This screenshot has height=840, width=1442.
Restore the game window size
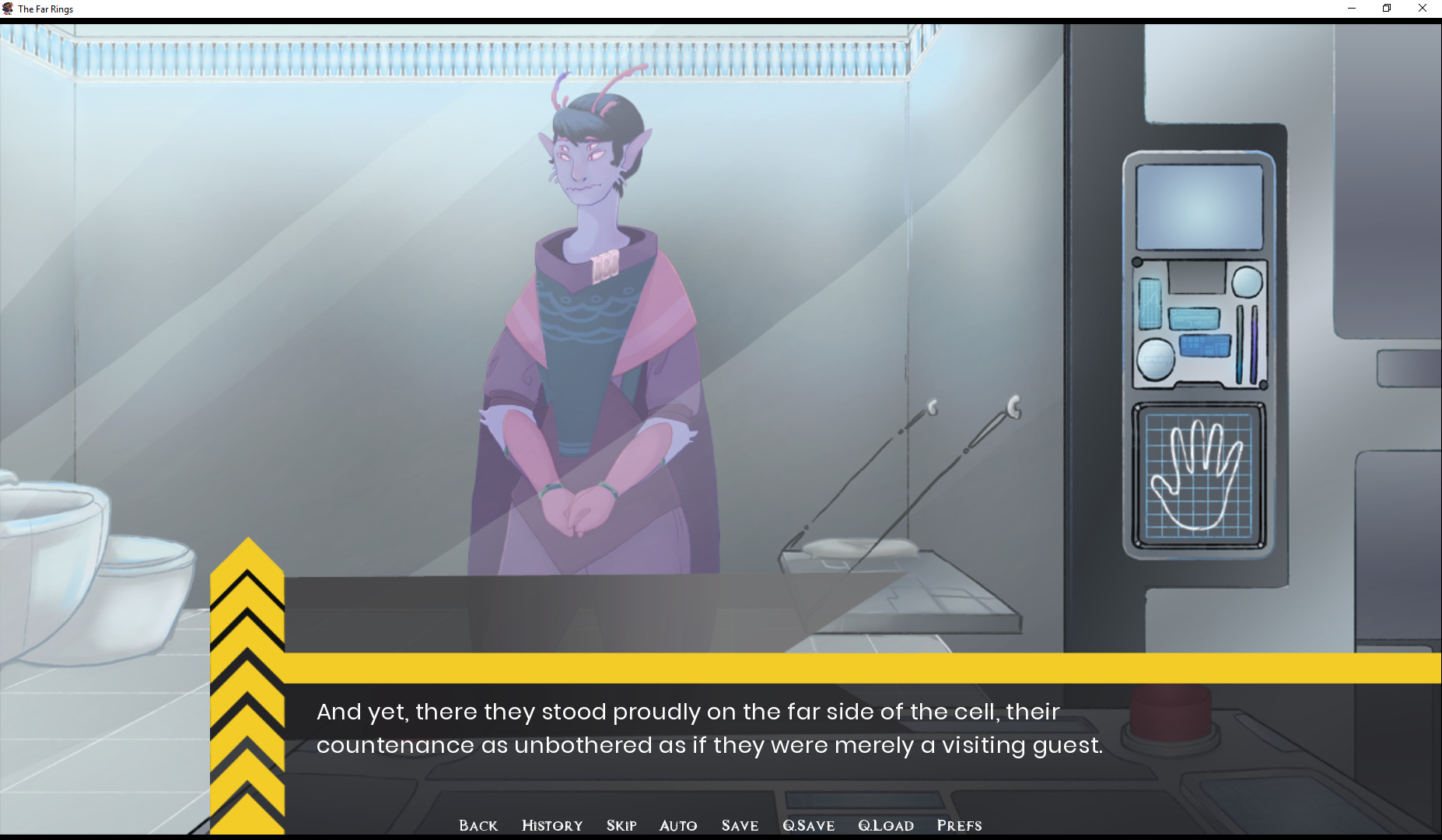[1385, 9]
